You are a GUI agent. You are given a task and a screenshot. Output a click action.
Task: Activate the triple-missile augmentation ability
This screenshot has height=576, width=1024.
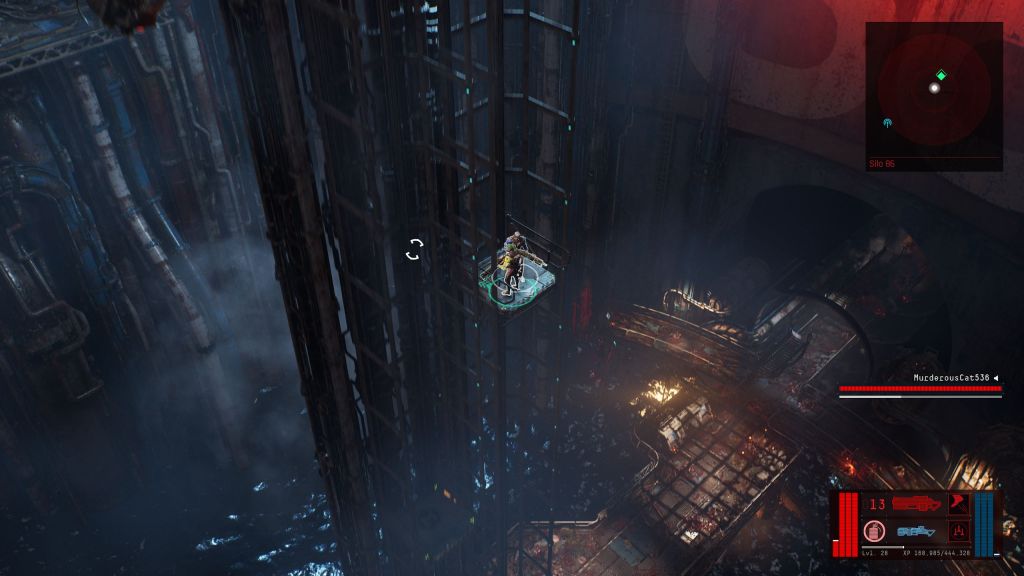[x=958, y=530]
